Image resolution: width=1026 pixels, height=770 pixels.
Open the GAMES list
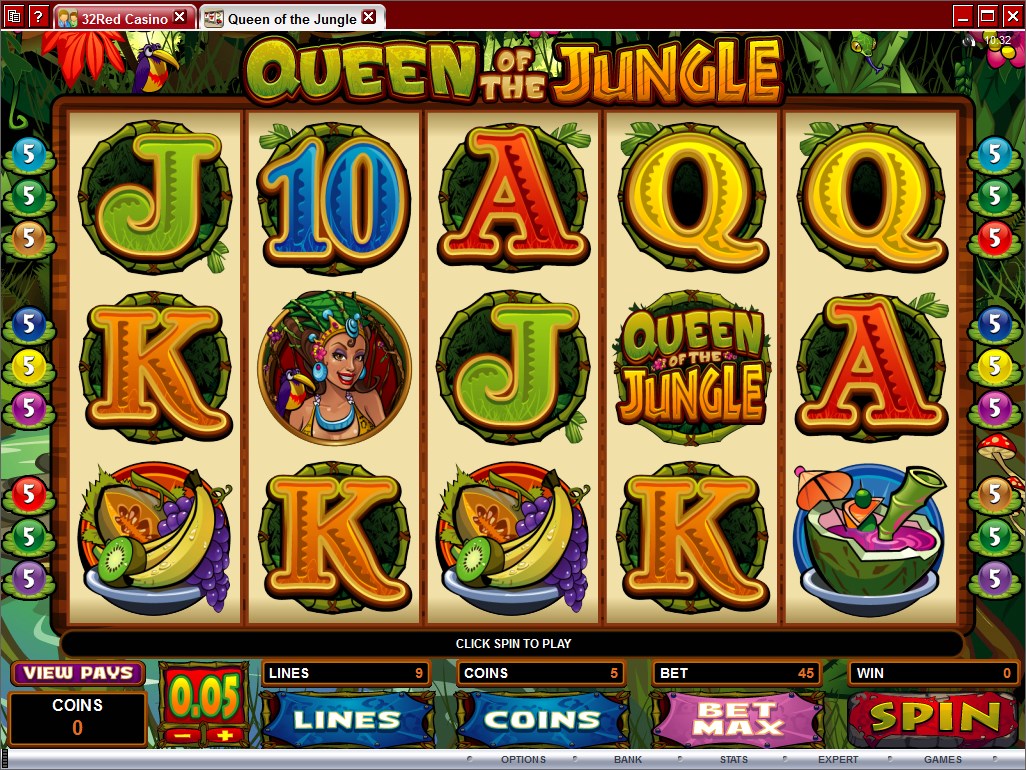[x=943, y=760]
